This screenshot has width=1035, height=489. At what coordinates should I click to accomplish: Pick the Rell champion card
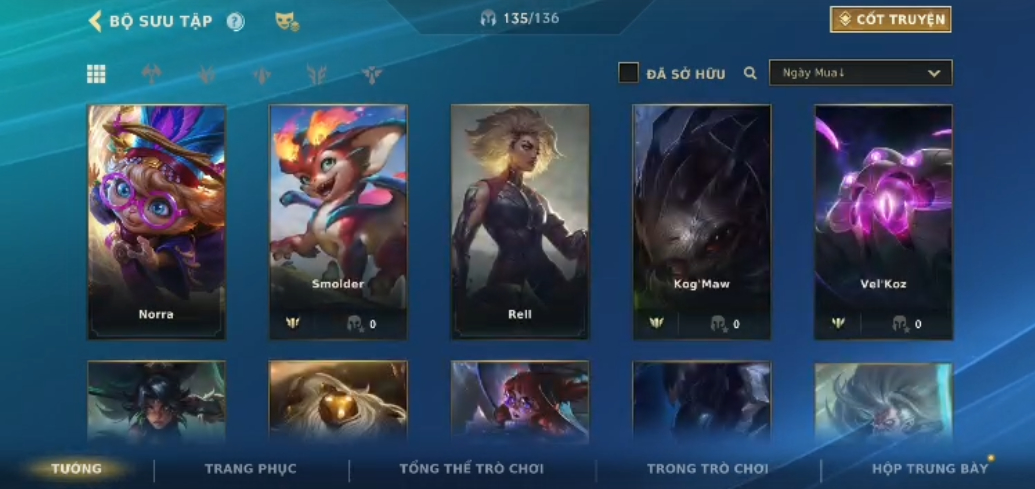[x=520, y=221]
